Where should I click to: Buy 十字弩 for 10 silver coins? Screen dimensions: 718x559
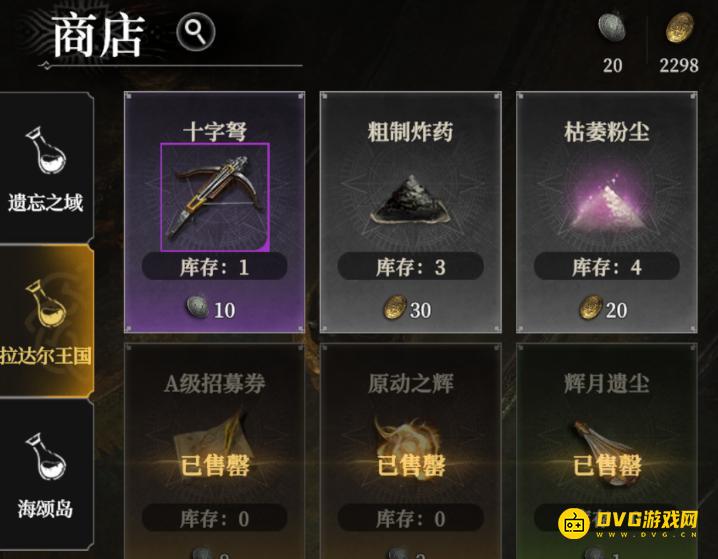click(x=212, y=310)
